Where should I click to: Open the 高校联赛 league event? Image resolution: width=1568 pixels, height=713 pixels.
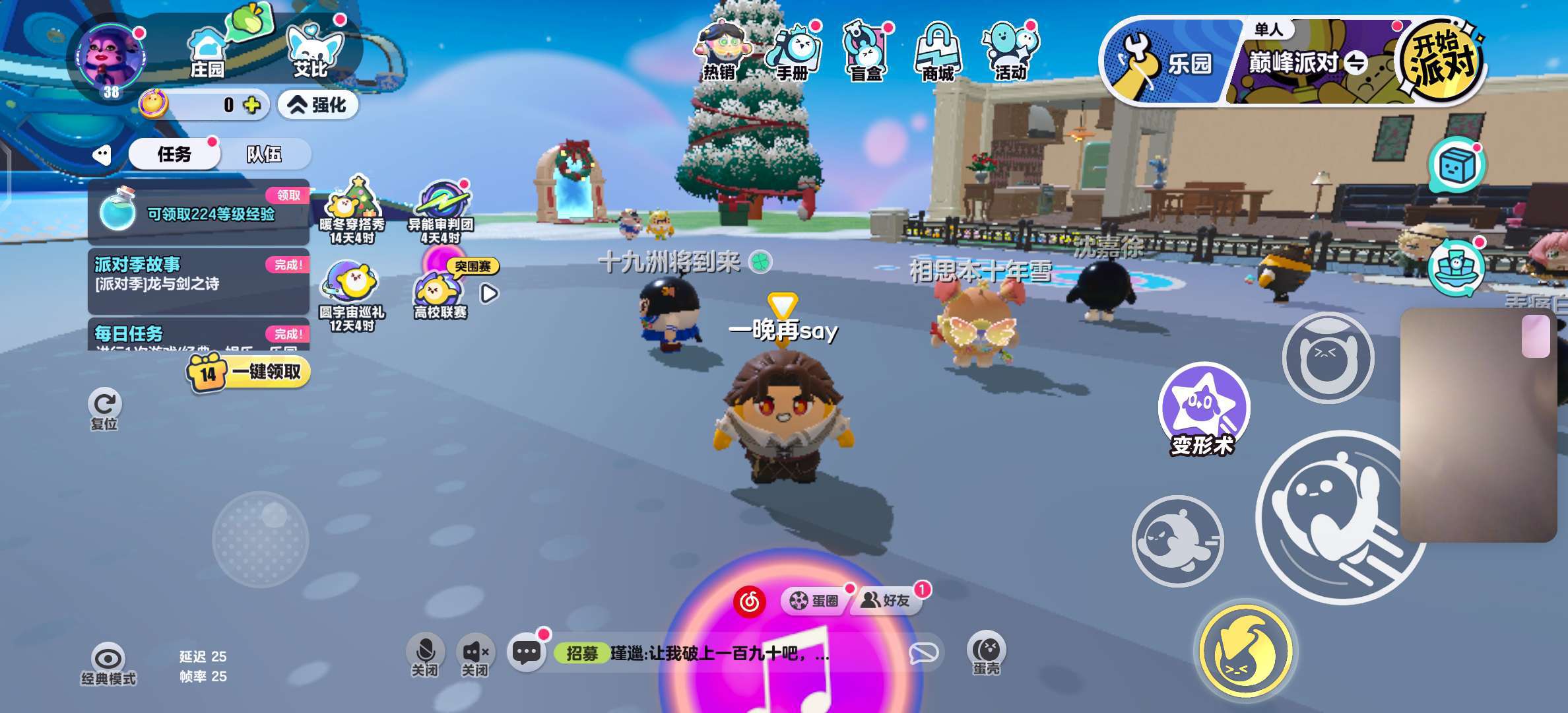[x=440, y=295]
